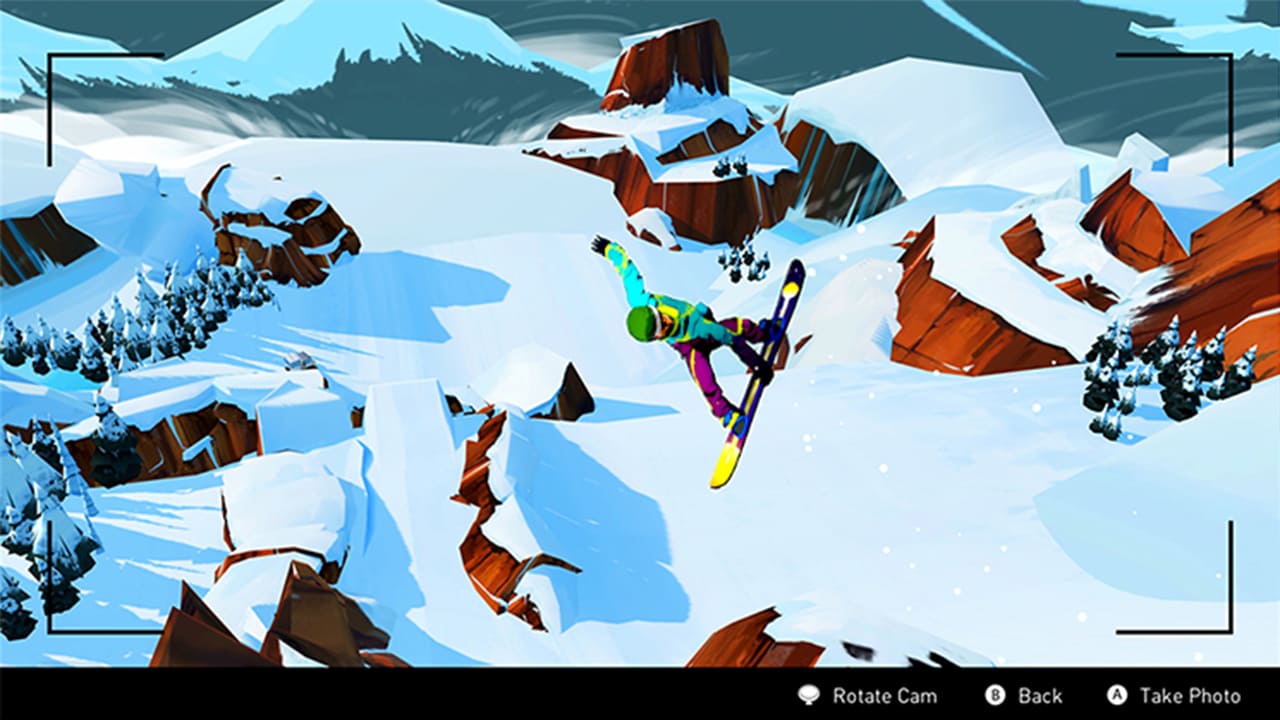
Task: Select the Take Photo label
Action: pos(1190,694)
